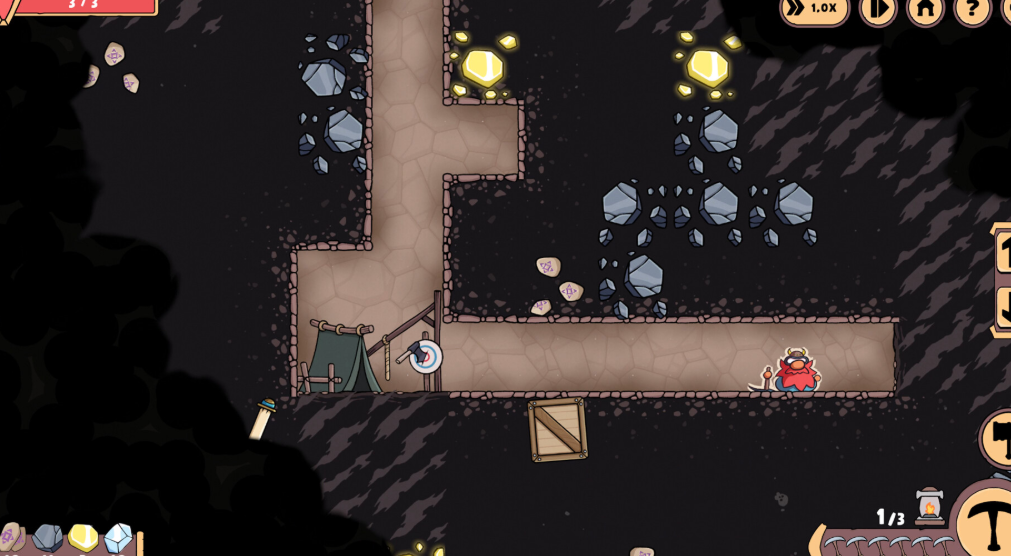Click the up arrow button
The height and width of the screenshot is (556, 1011).
[1002, 252]
